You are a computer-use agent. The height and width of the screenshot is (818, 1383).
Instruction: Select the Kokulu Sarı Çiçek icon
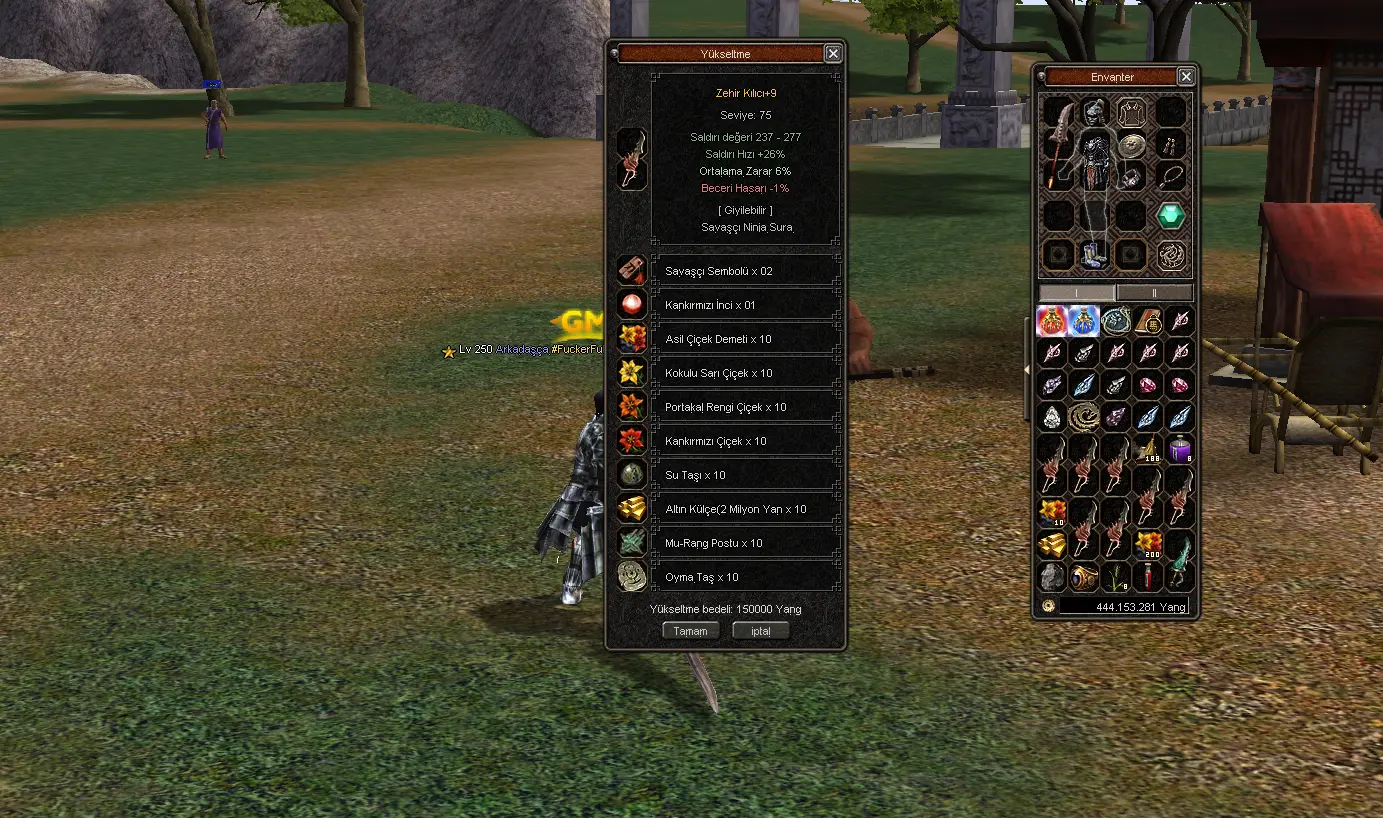click(631, 372)
